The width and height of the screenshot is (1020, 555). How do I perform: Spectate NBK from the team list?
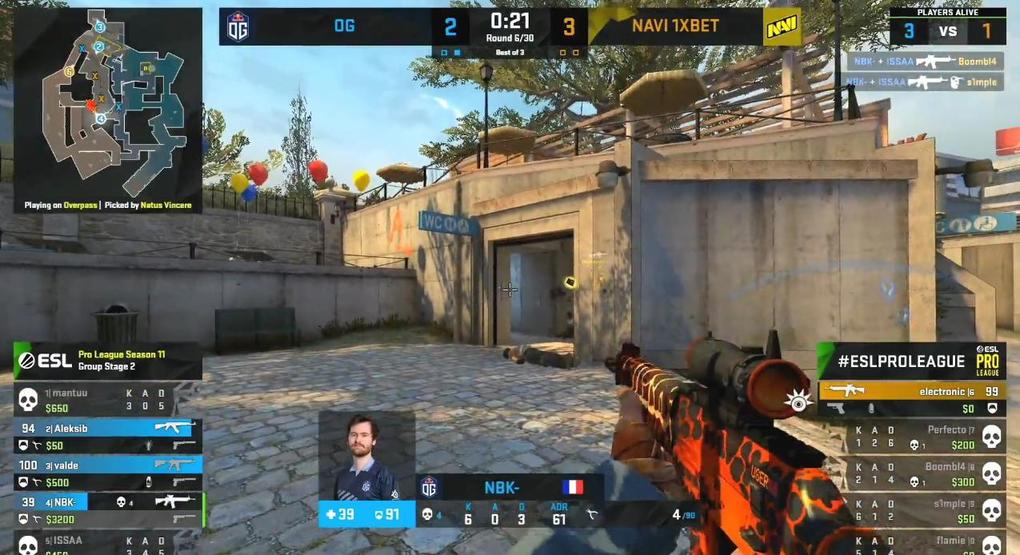click(x=107, y=508)
